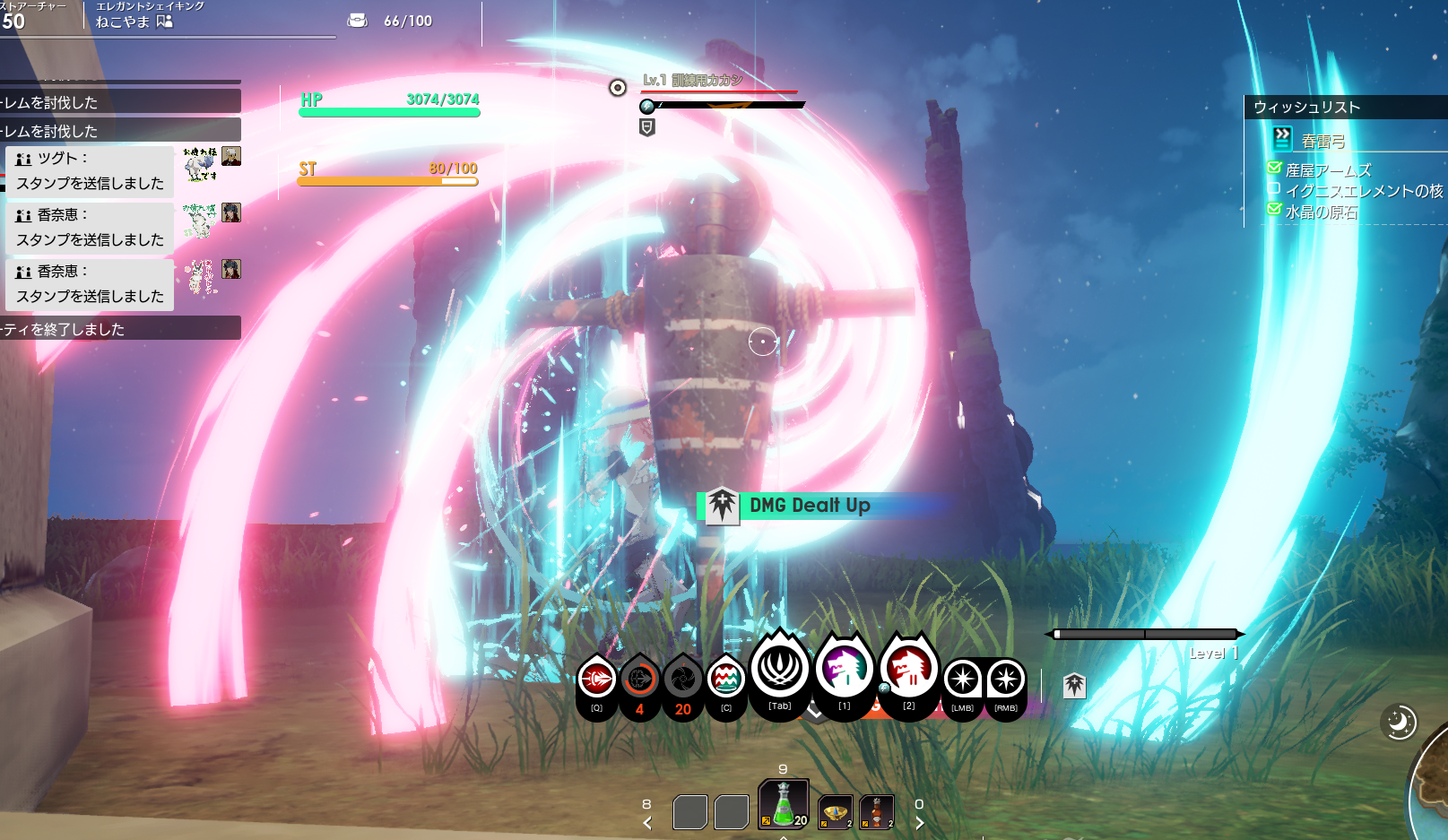The image size is (1448, 840).
Task: Select the 春雷弓 wishlist entry
Action: coord(1323,141)
